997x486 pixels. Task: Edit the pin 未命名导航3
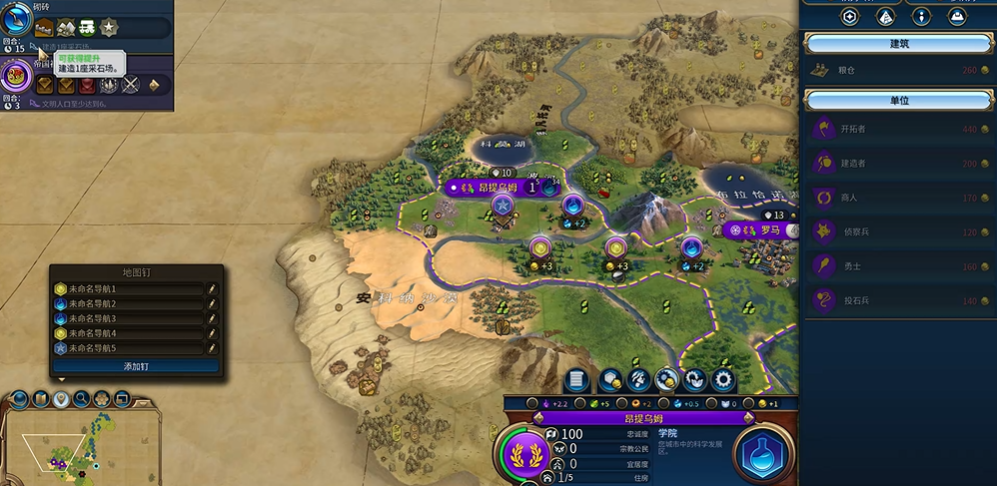[212, 319]
